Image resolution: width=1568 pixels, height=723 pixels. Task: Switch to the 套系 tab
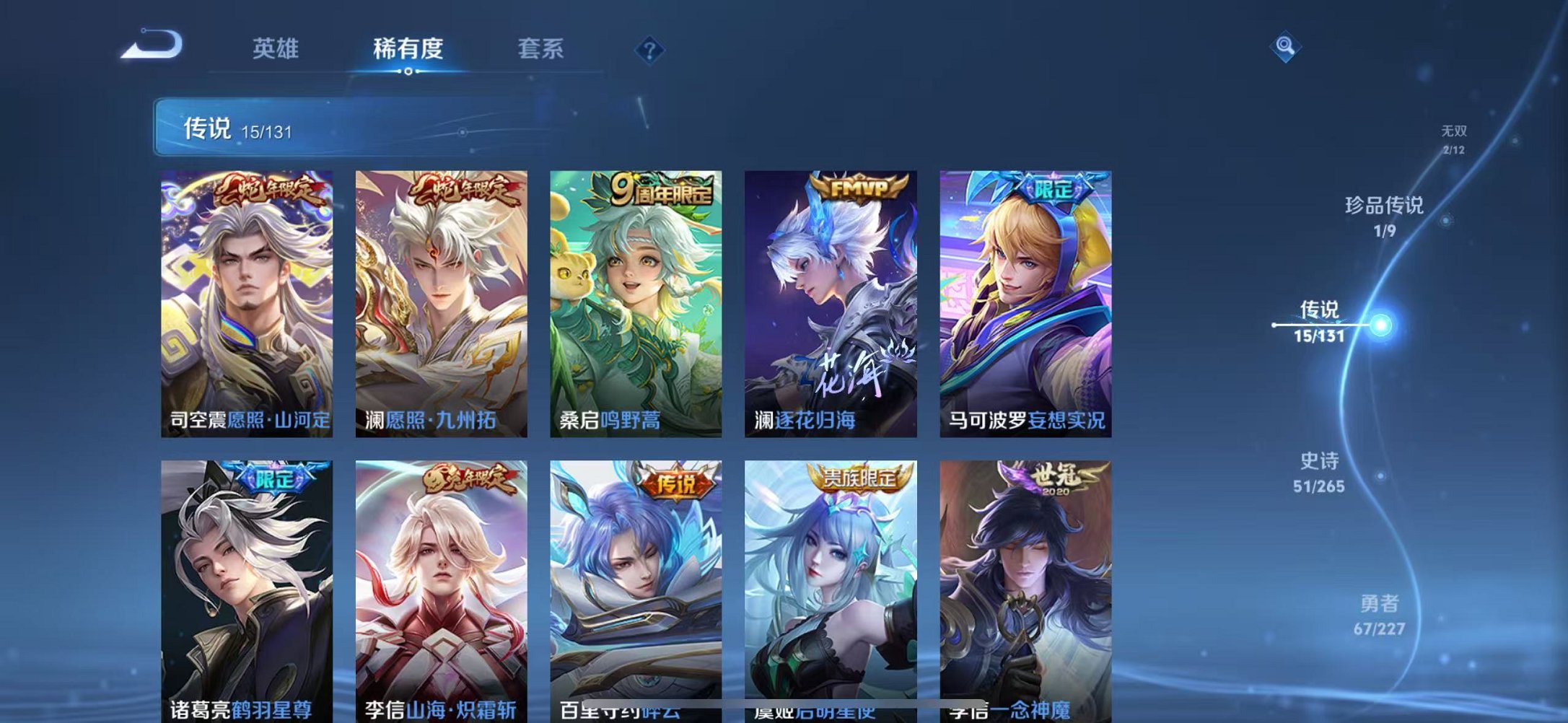tap(542, 48)
